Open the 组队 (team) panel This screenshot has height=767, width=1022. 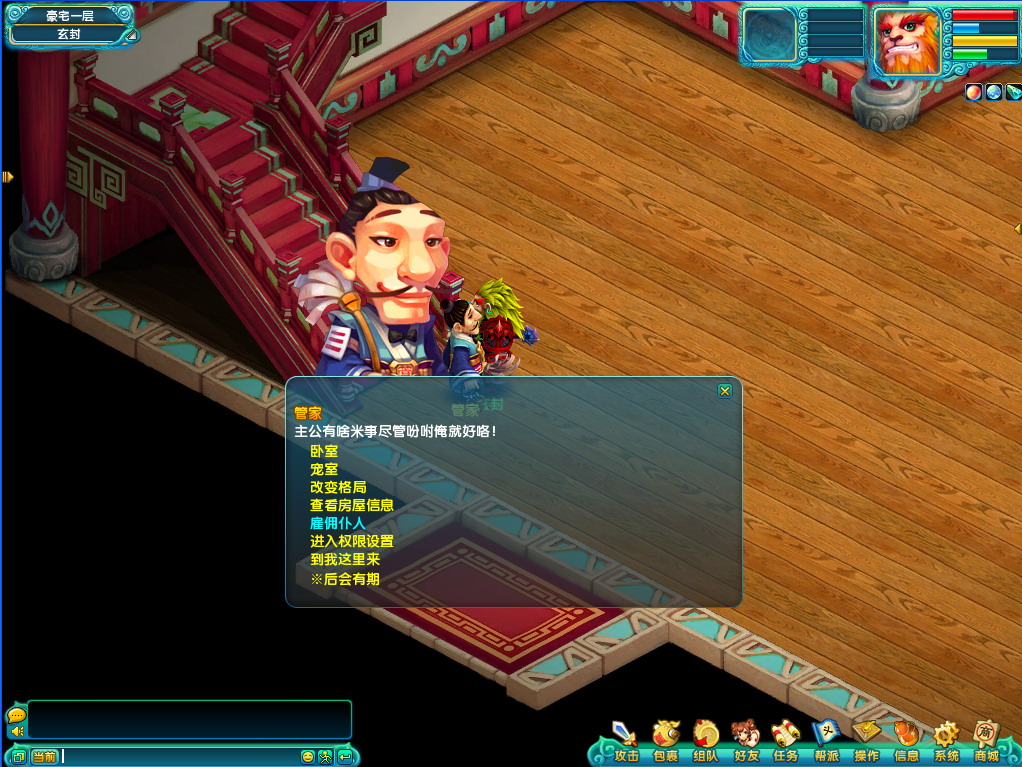tap(706, 739)
